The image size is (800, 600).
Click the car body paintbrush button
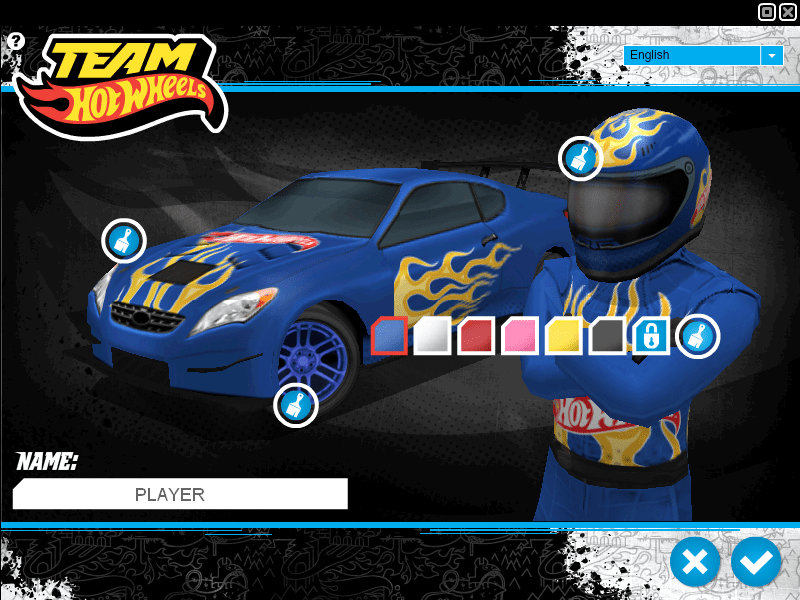click(x=124, y=241)
